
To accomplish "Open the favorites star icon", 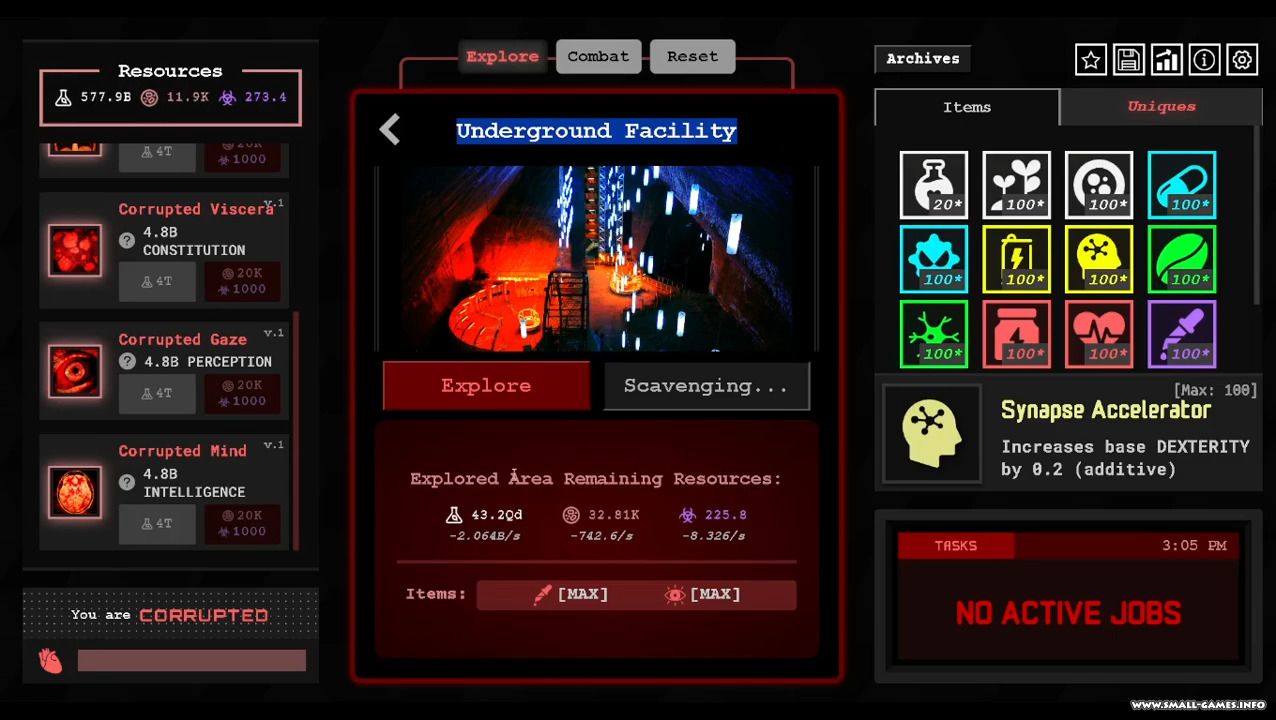I will tap(1091, 60).
